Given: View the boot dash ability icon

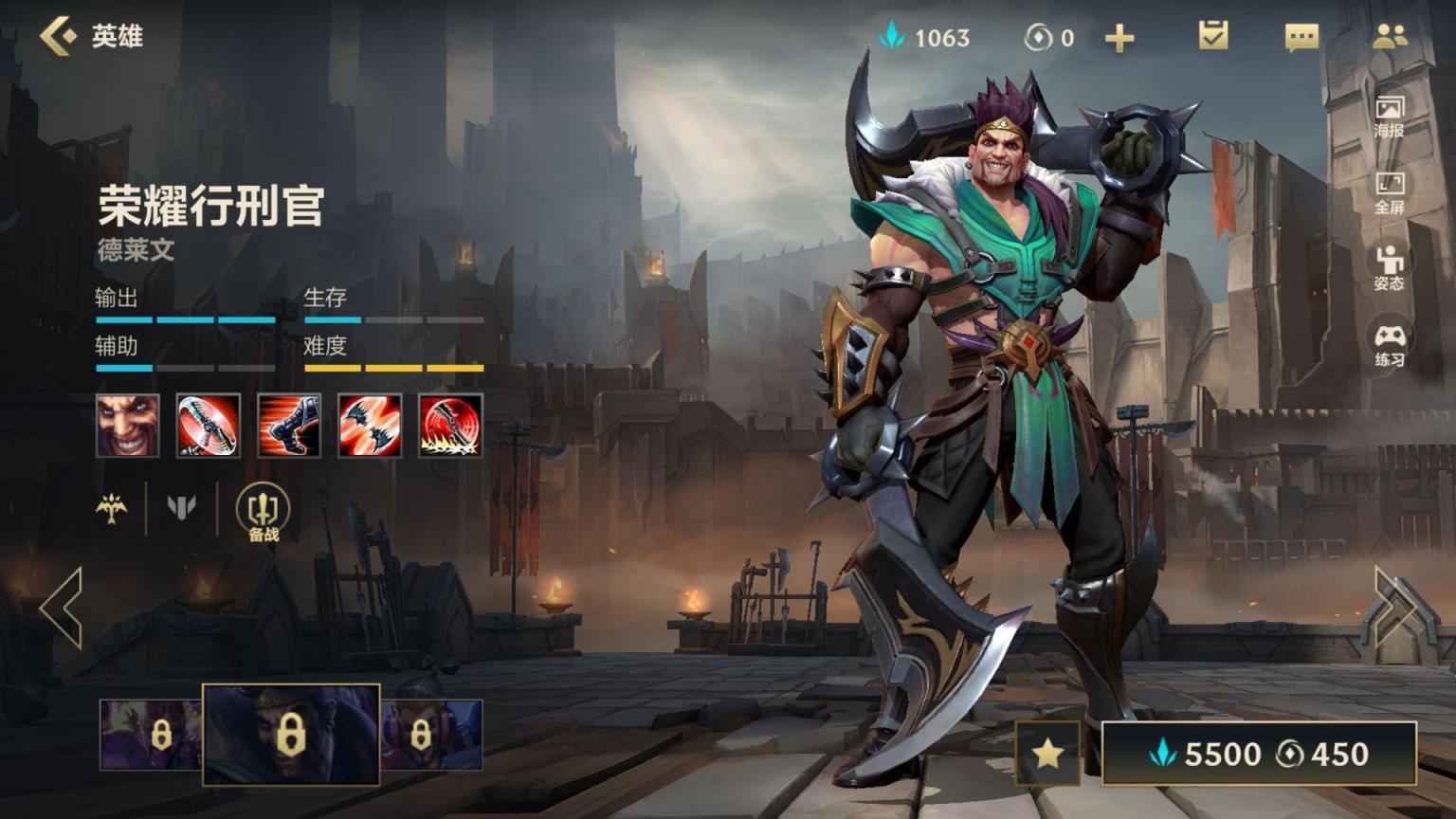Looking at the screenshot, I should (289, 426).
